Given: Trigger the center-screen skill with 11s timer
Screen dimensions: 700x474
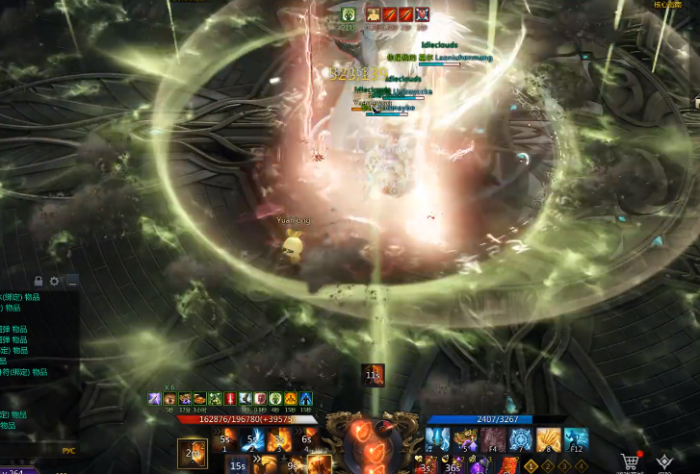Looking at the screenshot, I should pyautogui.click(x=372, y=375).
